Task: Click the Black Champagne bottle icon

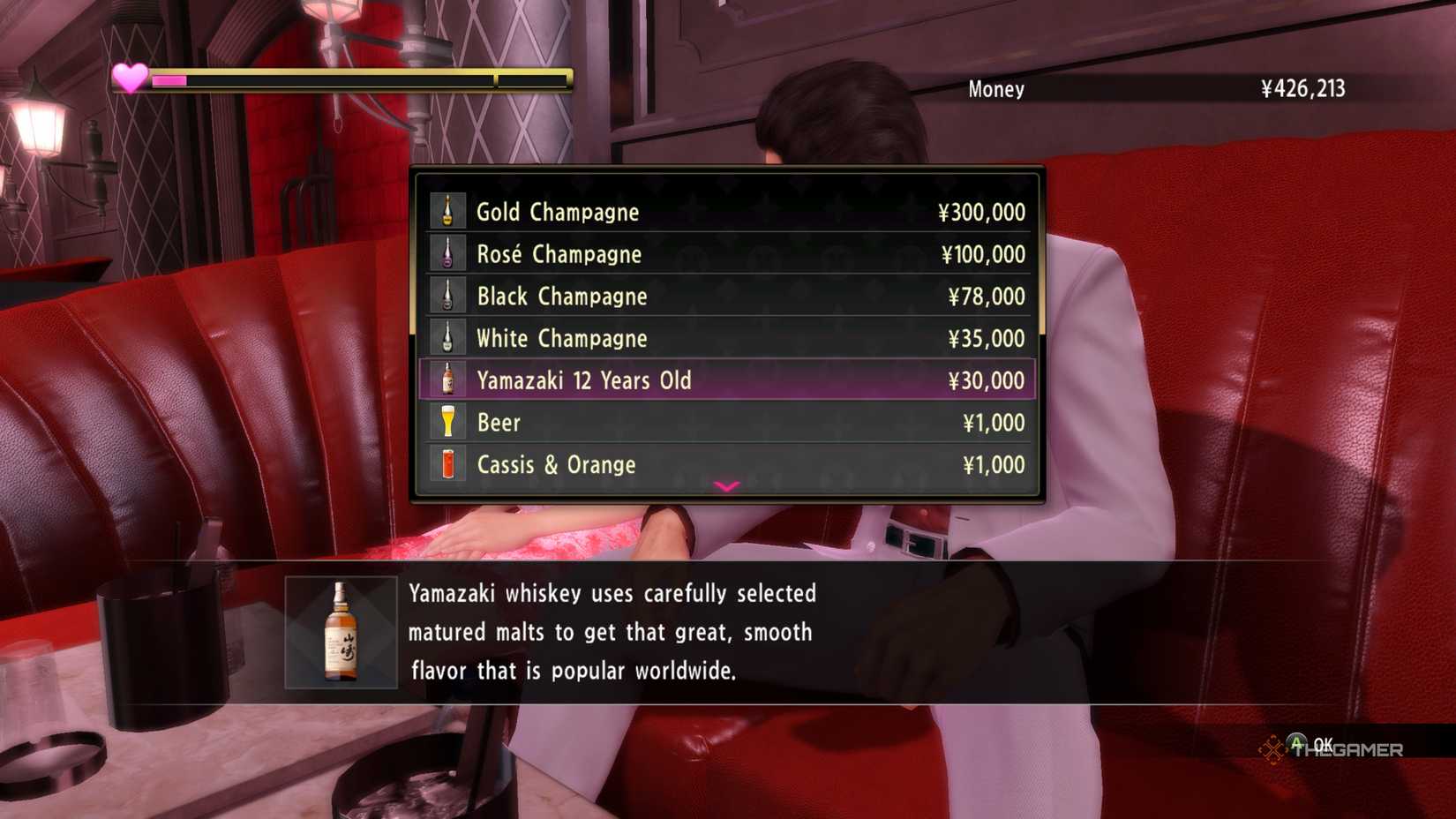Action: point(448,295)
